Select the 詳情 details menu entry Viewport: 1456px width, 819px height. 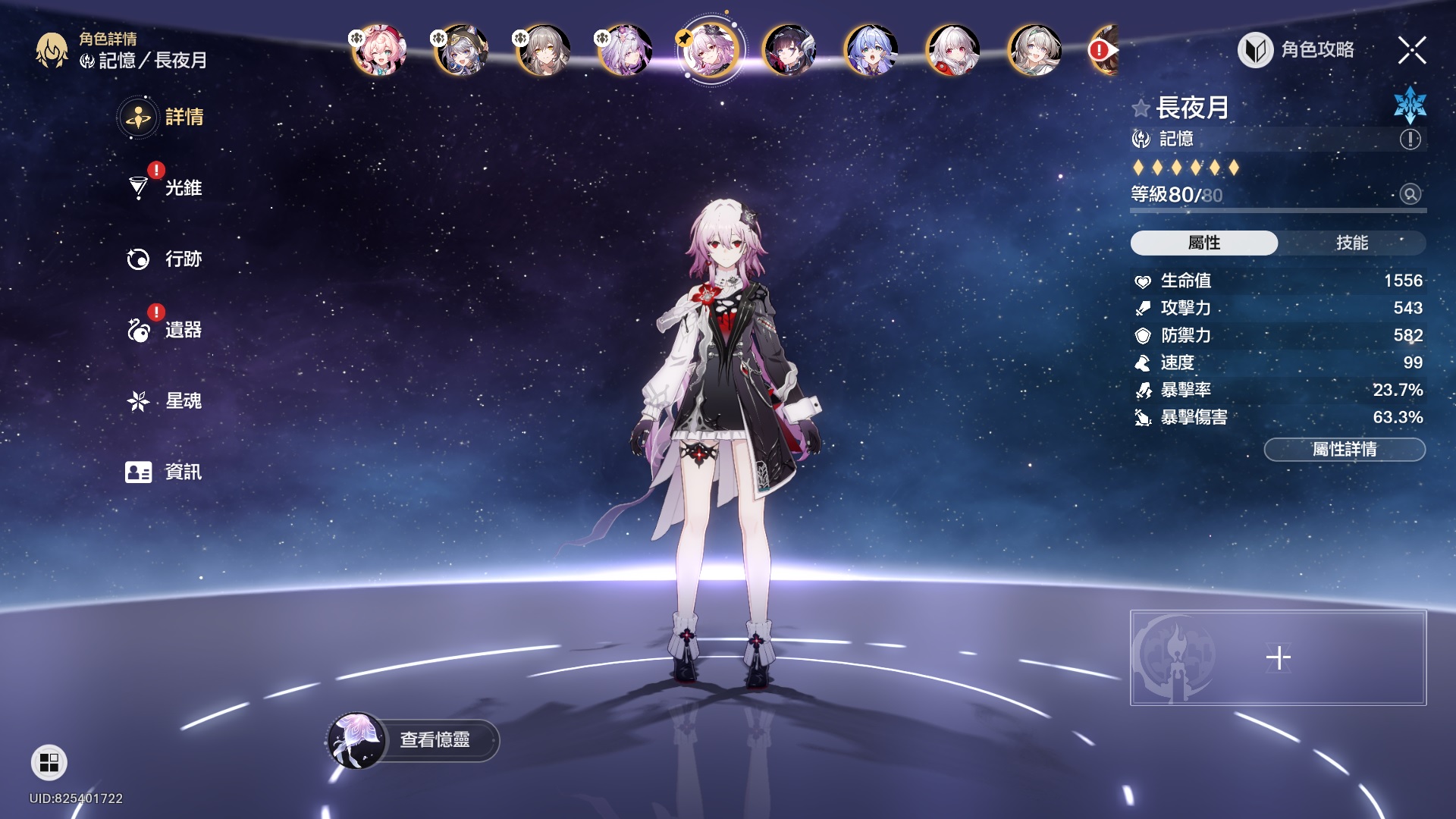[183, 117]
